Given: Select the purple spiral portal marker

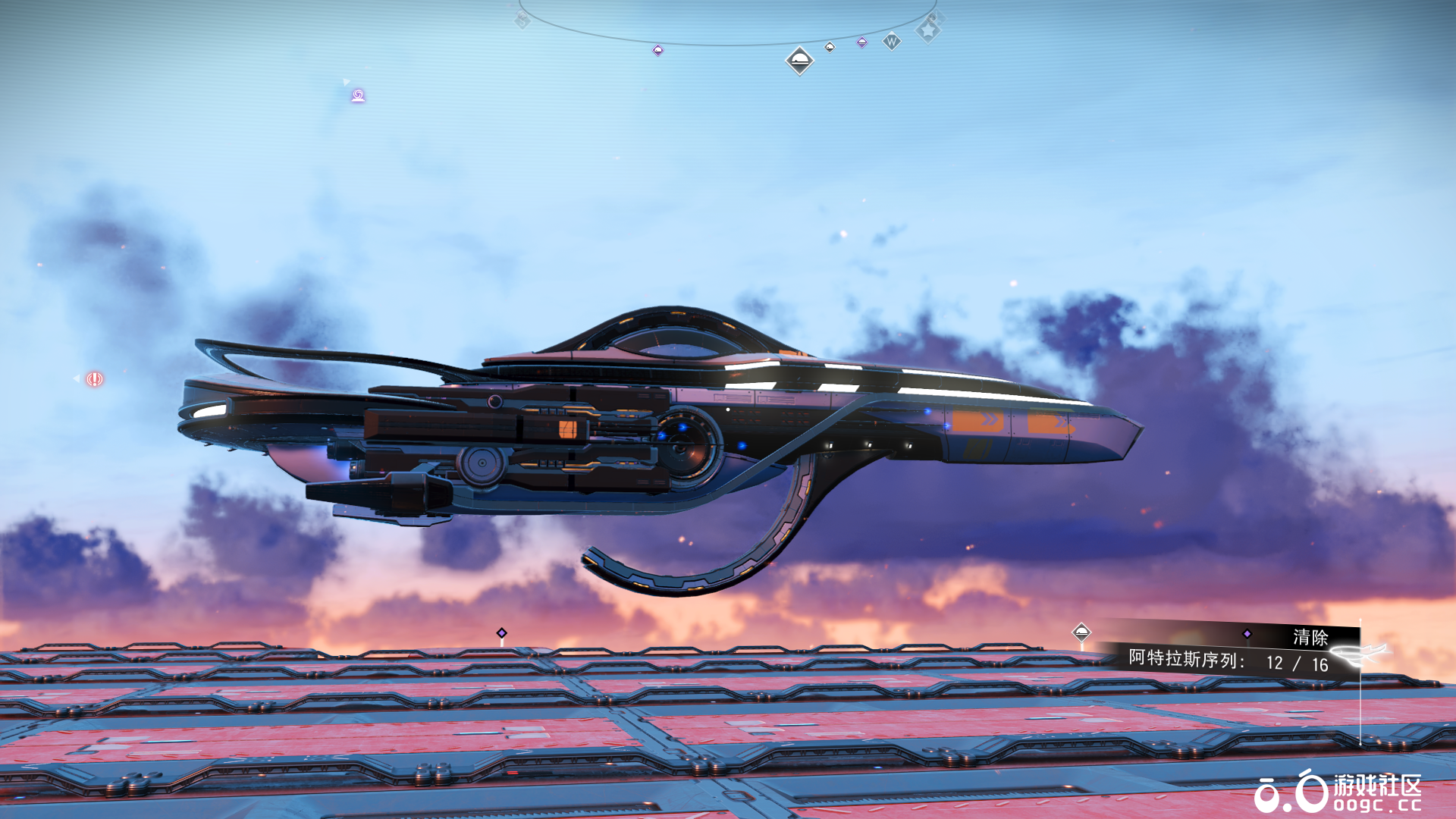Looking at the screenshot, I should 358,96.
